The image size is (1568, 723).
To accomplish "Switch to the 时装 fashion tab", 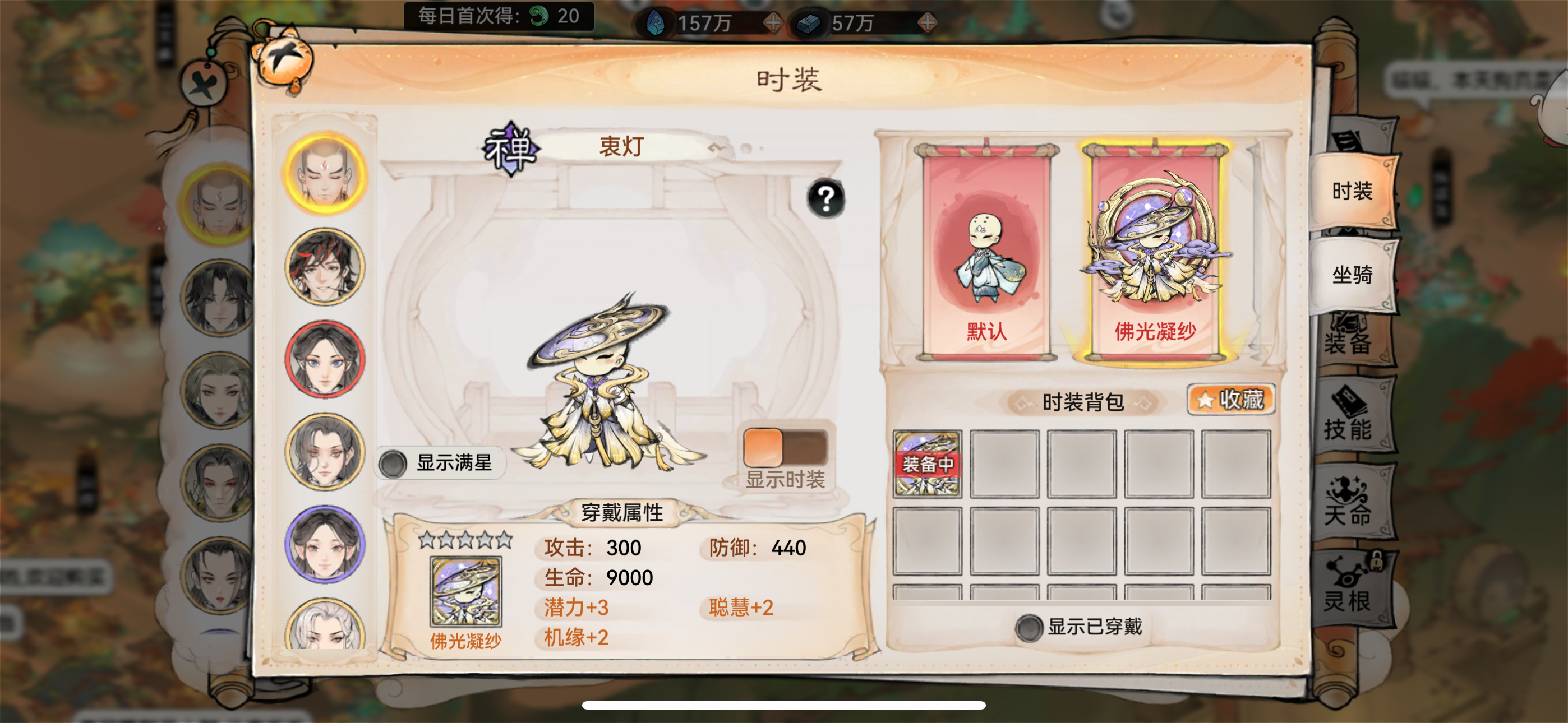I will pyautogui.click(x=1354, y=191).
